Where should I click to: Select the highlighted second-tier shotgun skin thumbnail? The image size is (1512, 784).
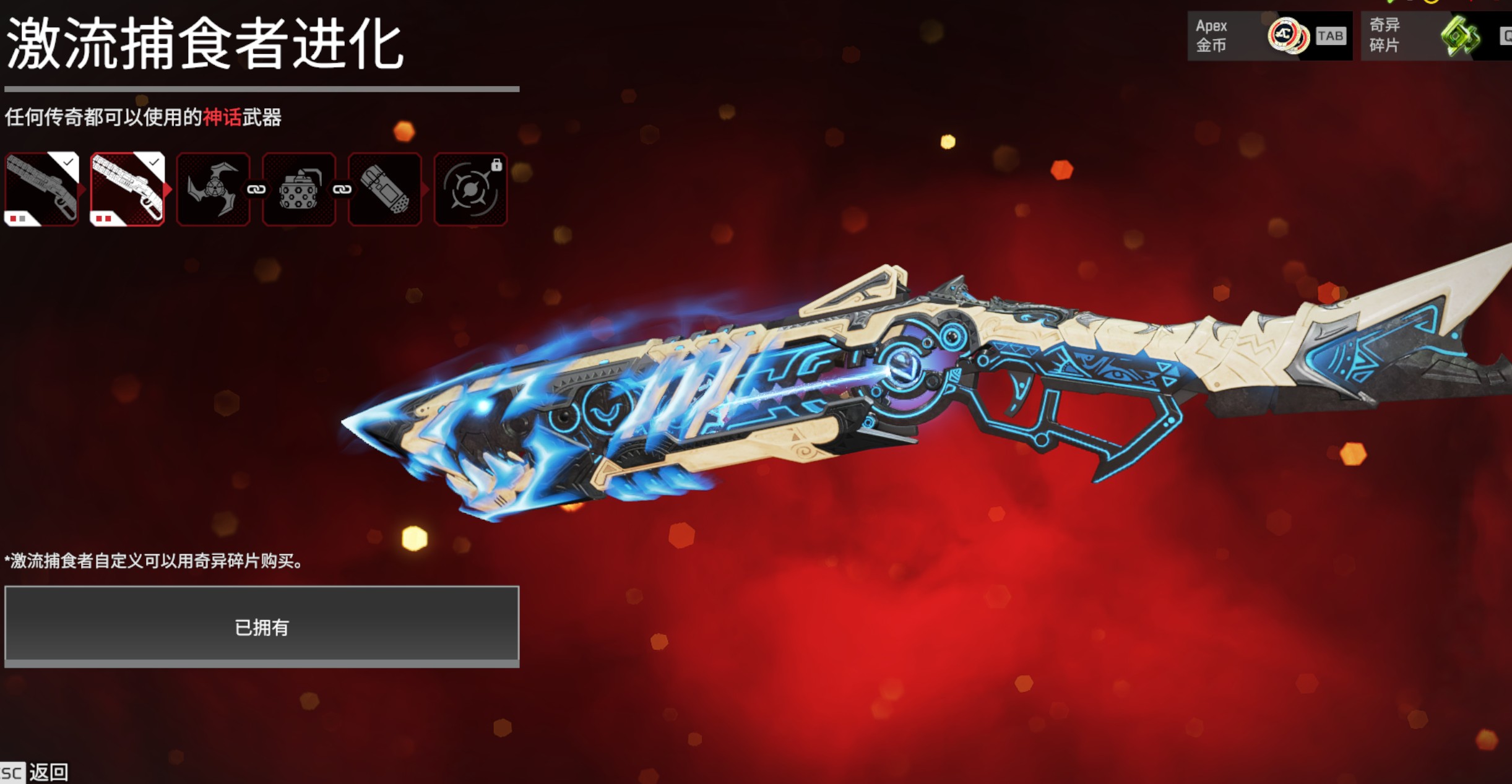127,189
